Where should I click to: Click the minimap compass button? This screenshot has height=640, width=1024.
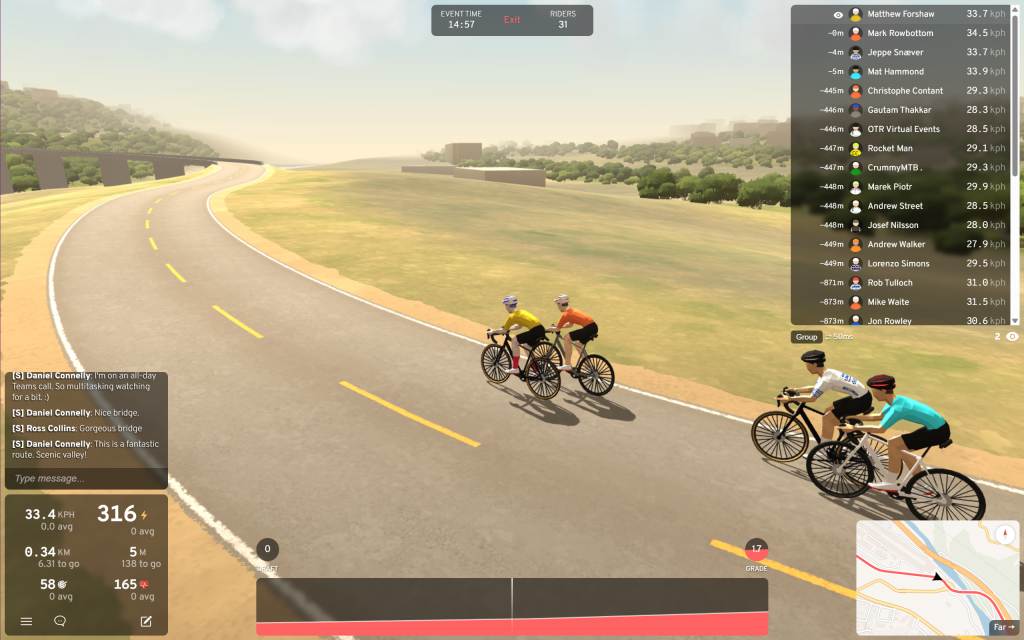1003,534
